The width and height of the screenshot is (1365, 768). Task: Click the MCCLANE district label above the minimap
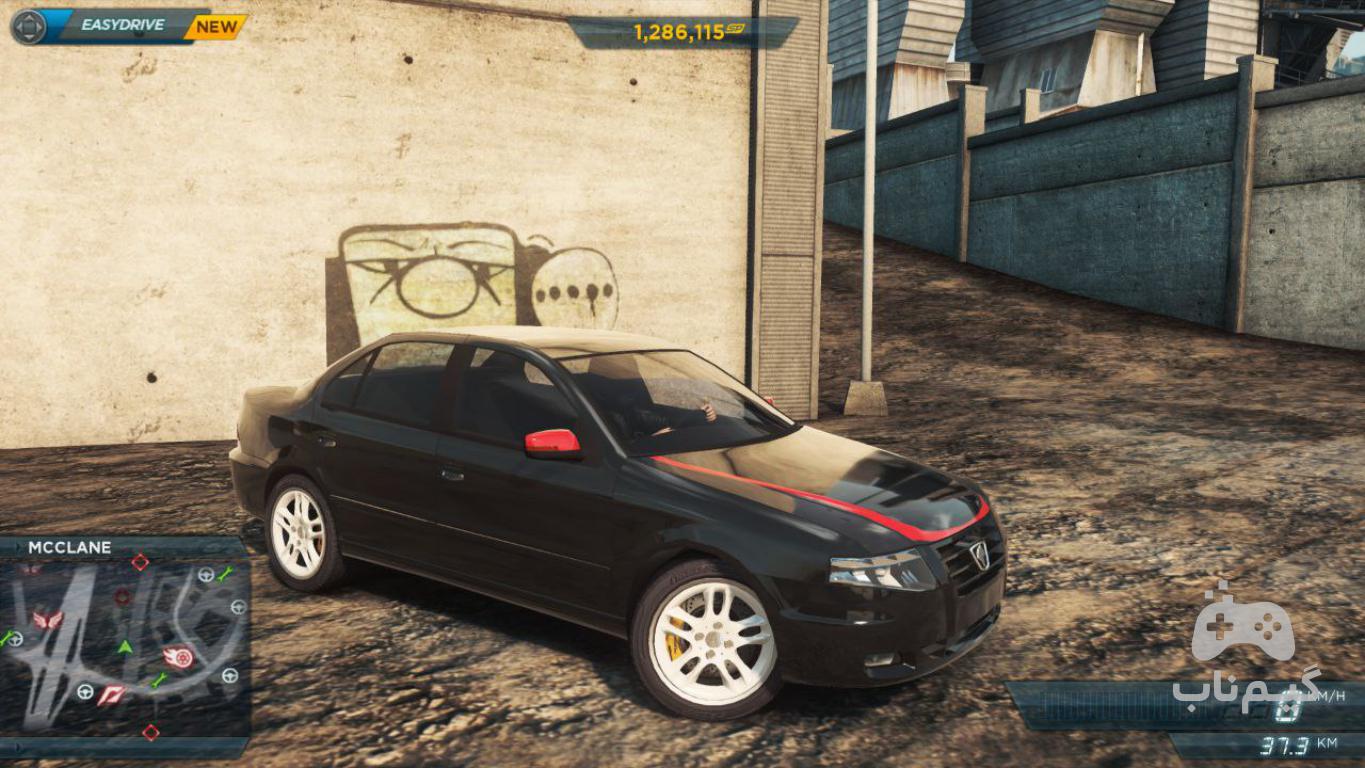point(70,548)
